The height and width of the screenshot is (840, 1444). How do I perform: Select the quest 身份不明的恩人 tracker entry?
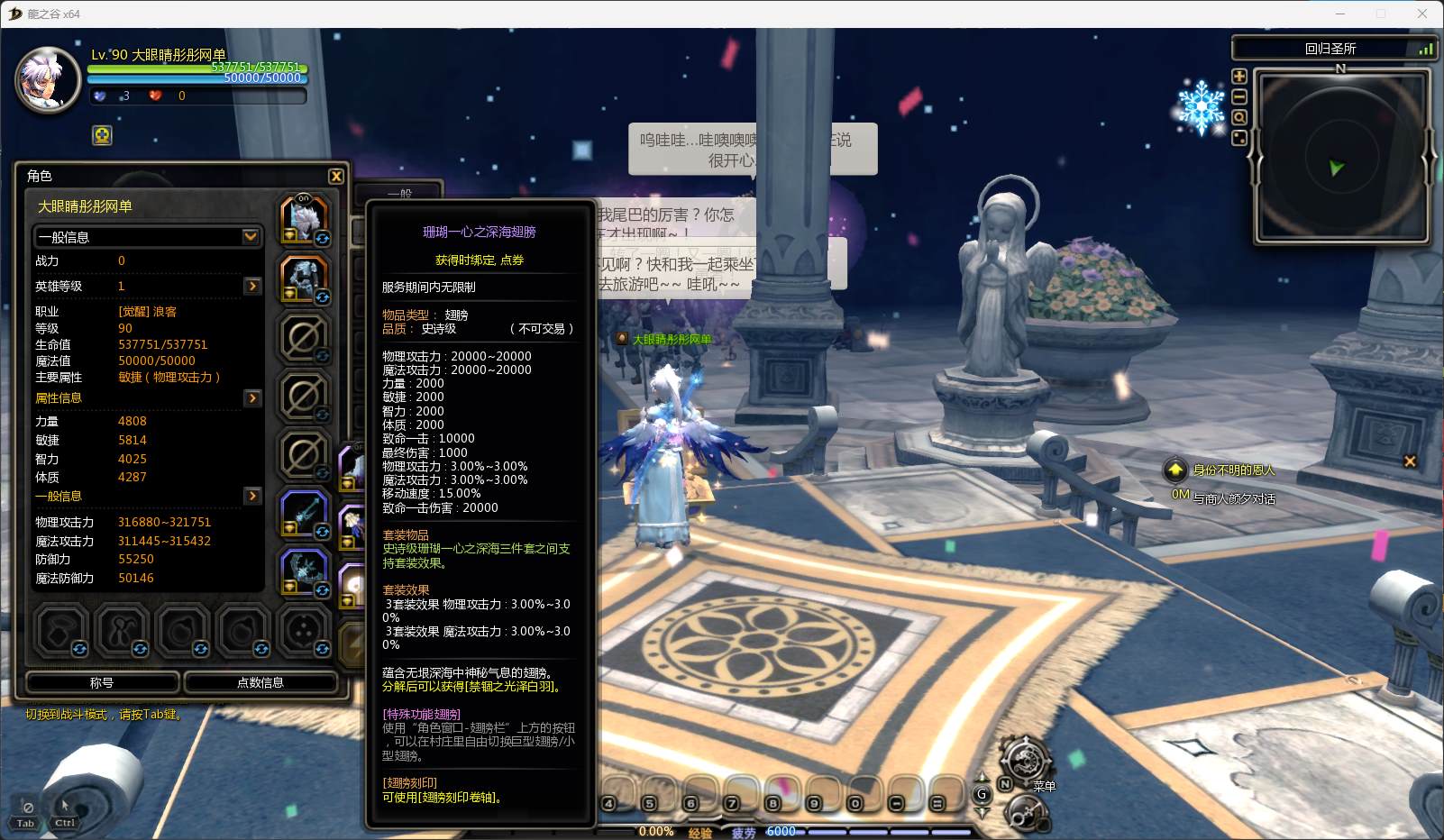1233,470
